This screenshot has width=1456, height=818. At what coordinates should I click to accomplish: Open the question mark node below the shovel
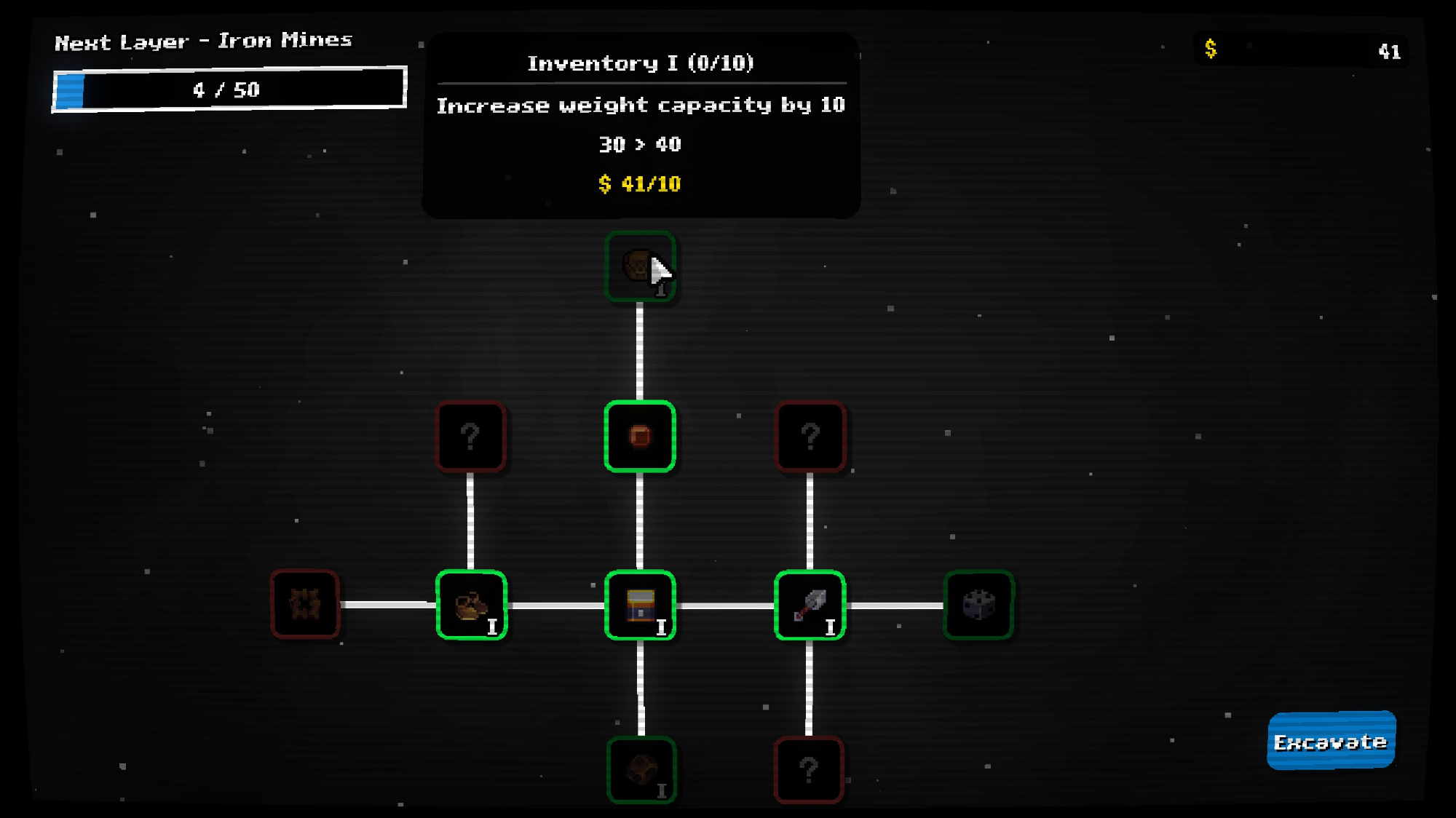(x=809, y=770)
